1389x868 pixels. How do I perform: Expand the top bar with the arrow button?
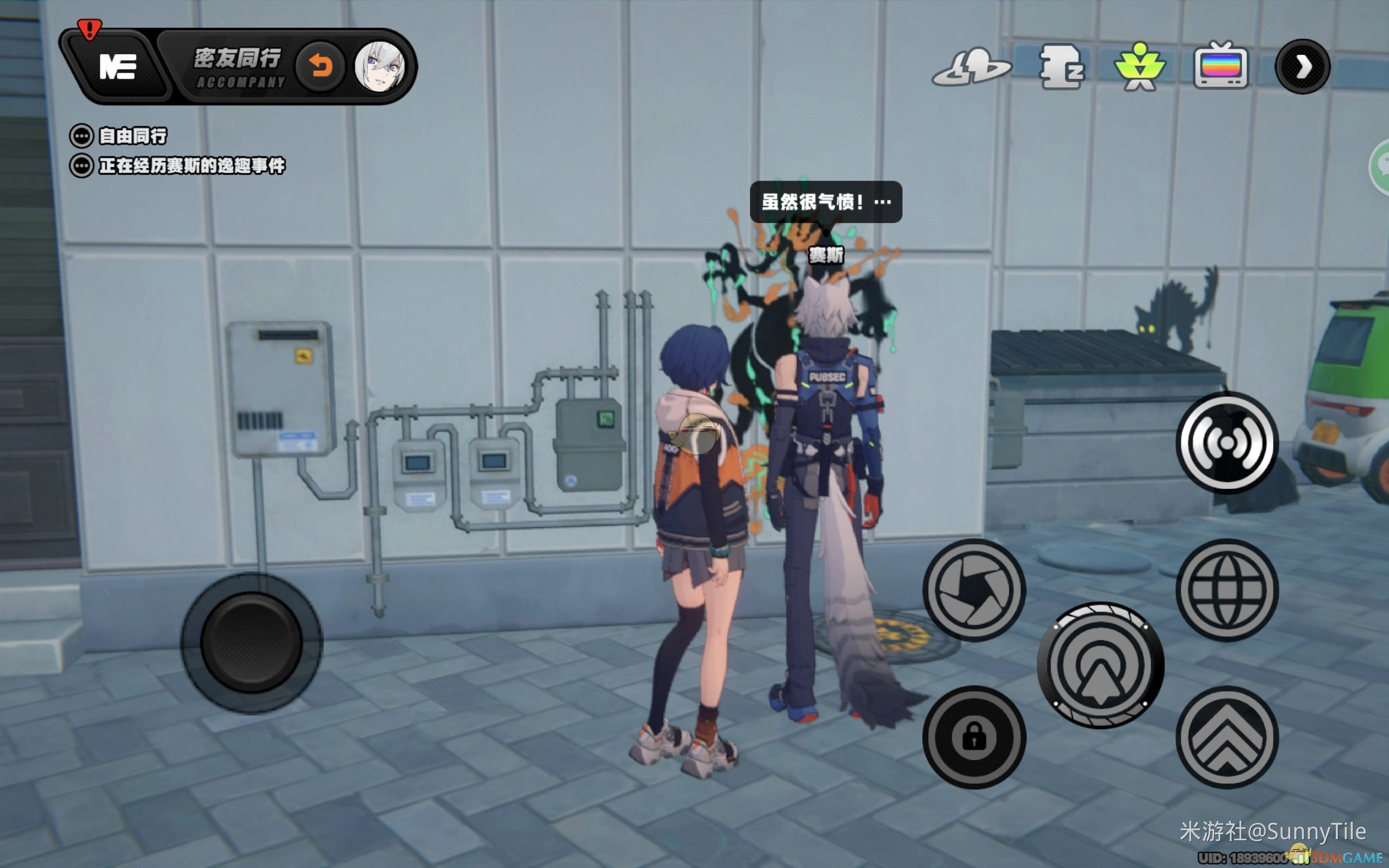tap(1302, 67)
